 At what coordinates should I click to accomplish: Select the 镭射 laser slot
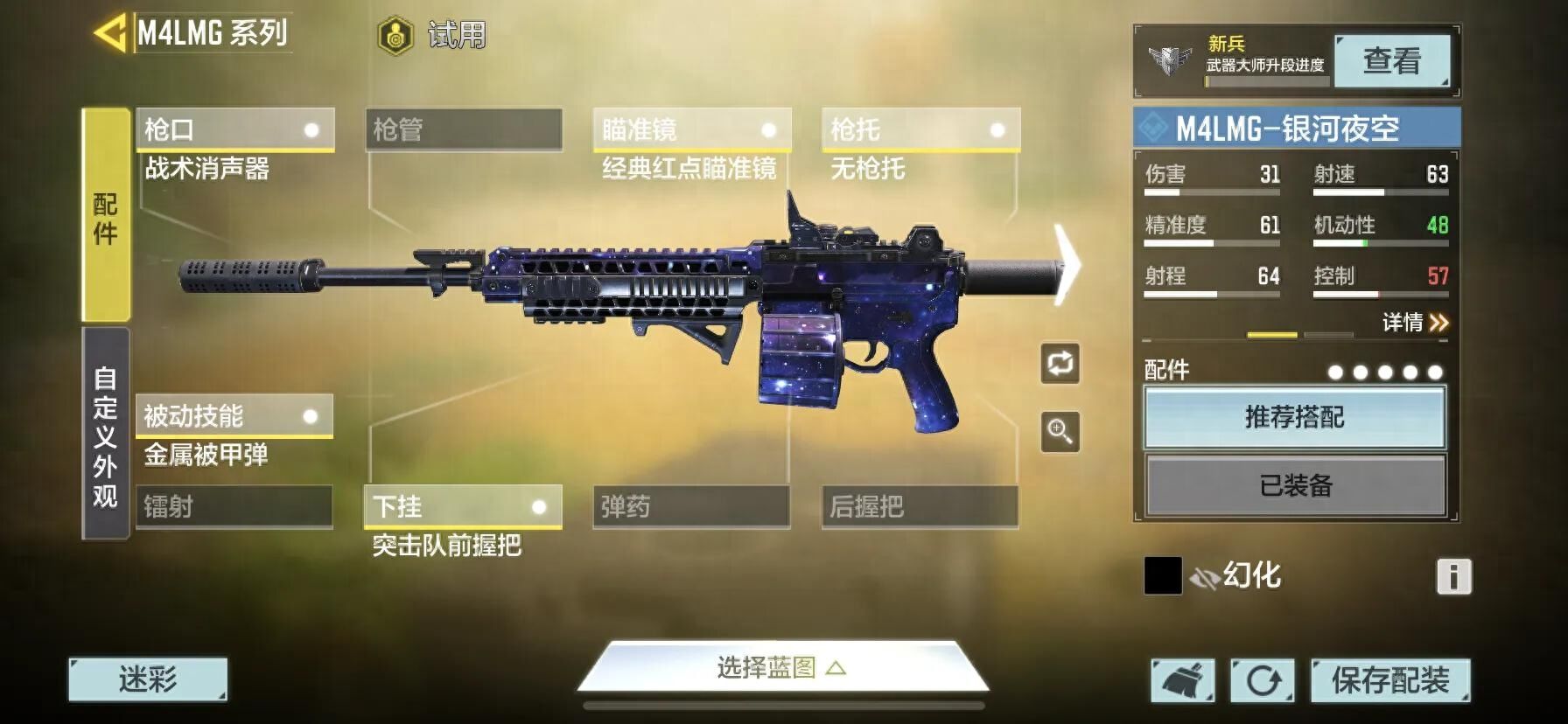[x=234, y=506]
